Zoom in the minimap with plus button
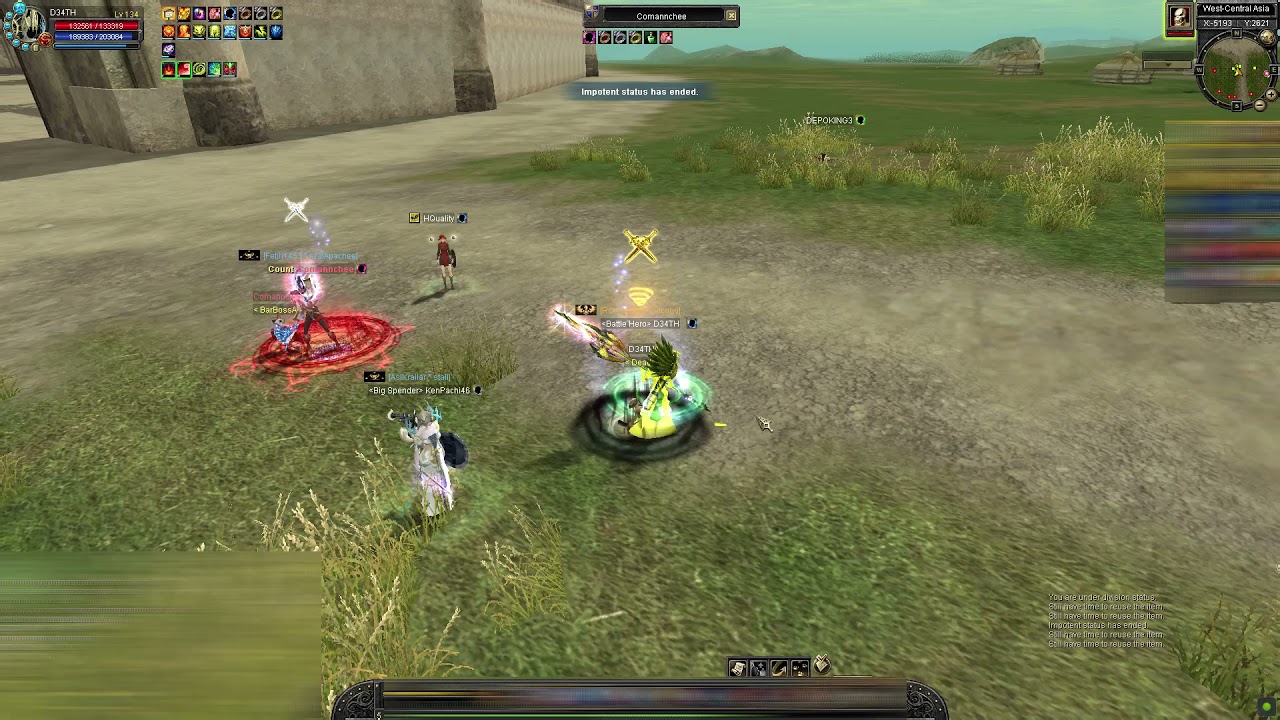The image size is (1280, 720). (1271, 96)
